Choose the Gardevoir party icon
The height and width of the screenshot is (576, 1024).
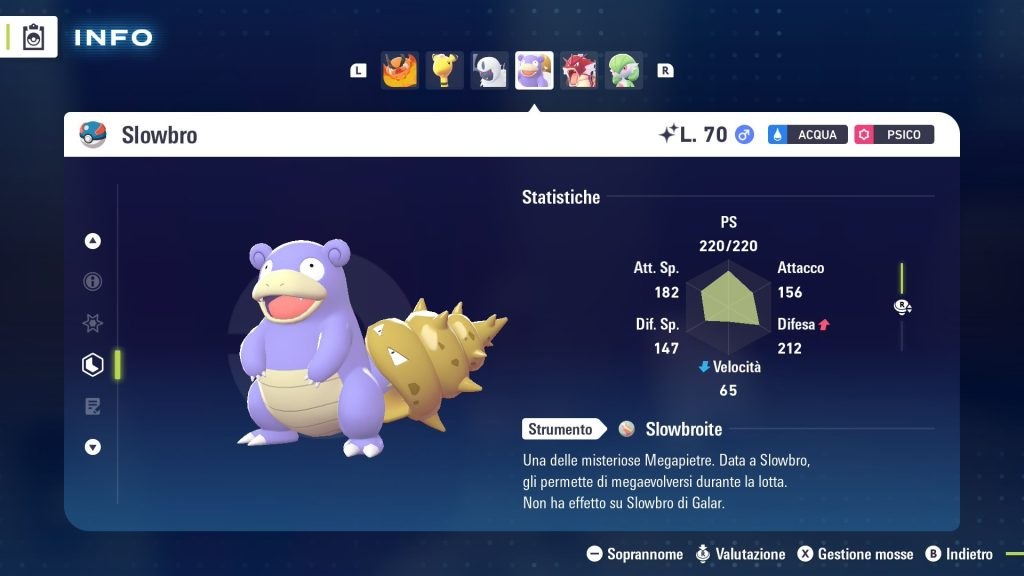coord(624,71)
